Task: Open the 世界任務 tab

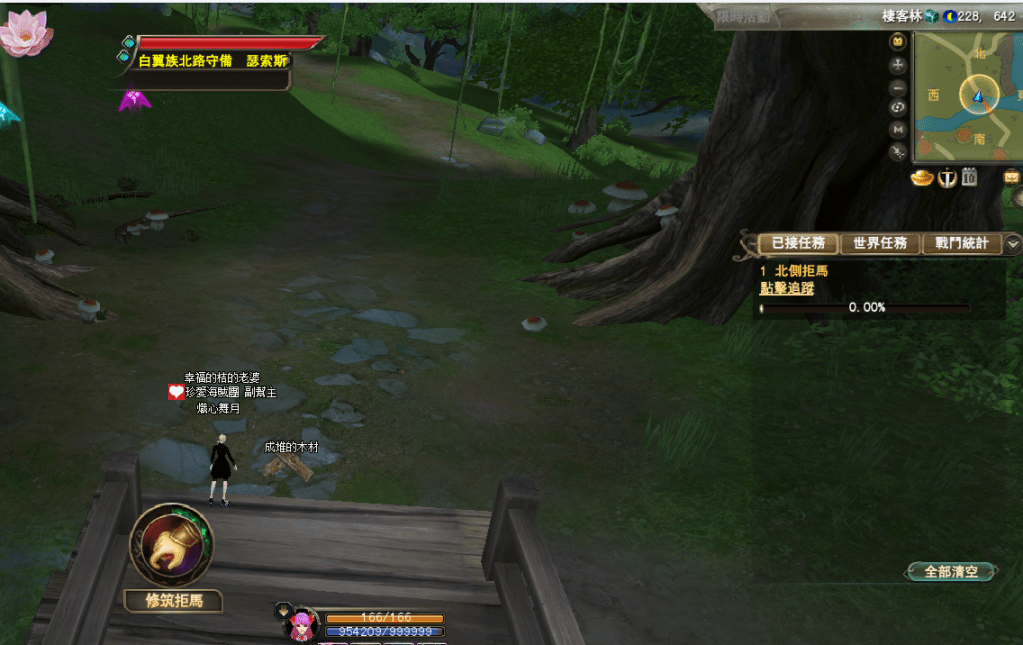Action: click(880, 243)
